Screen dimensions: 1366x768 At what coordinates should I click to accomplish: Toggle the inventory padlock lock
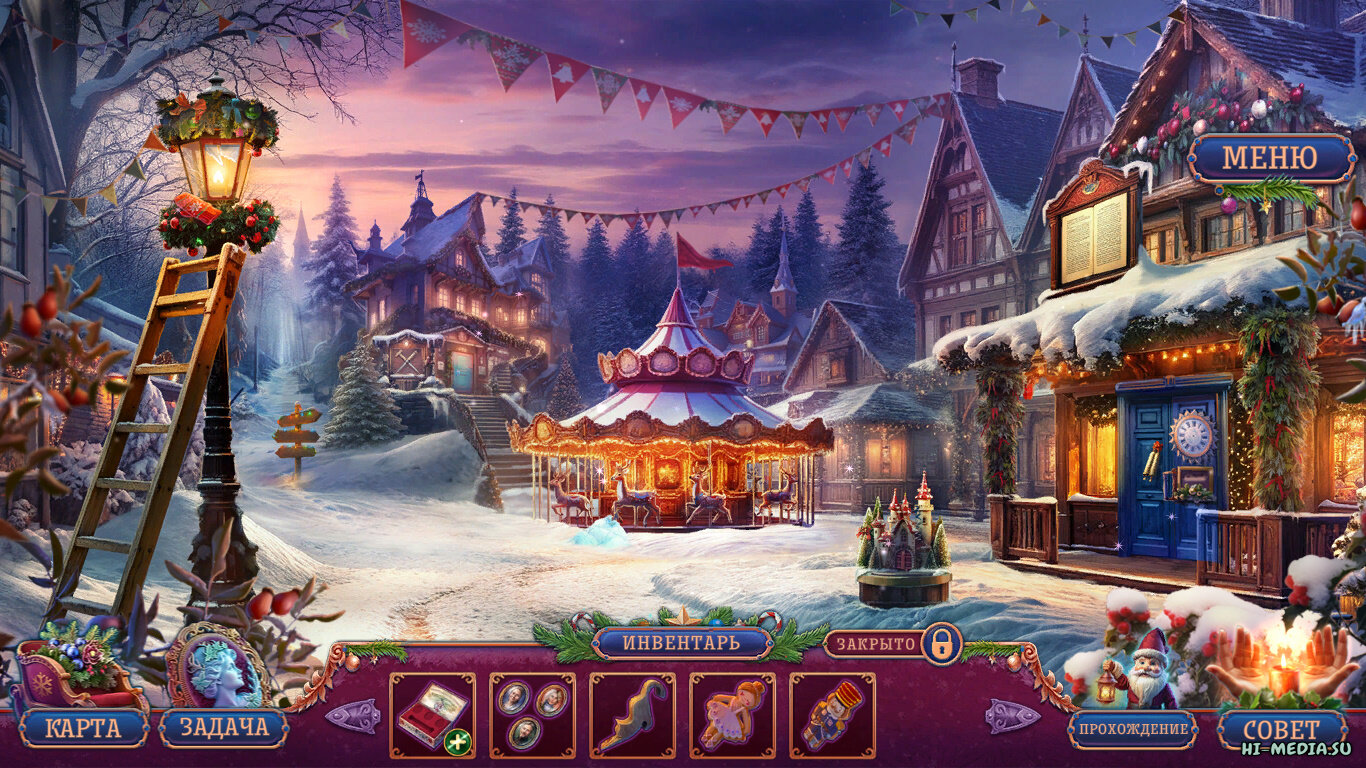[x=940, y=644]
